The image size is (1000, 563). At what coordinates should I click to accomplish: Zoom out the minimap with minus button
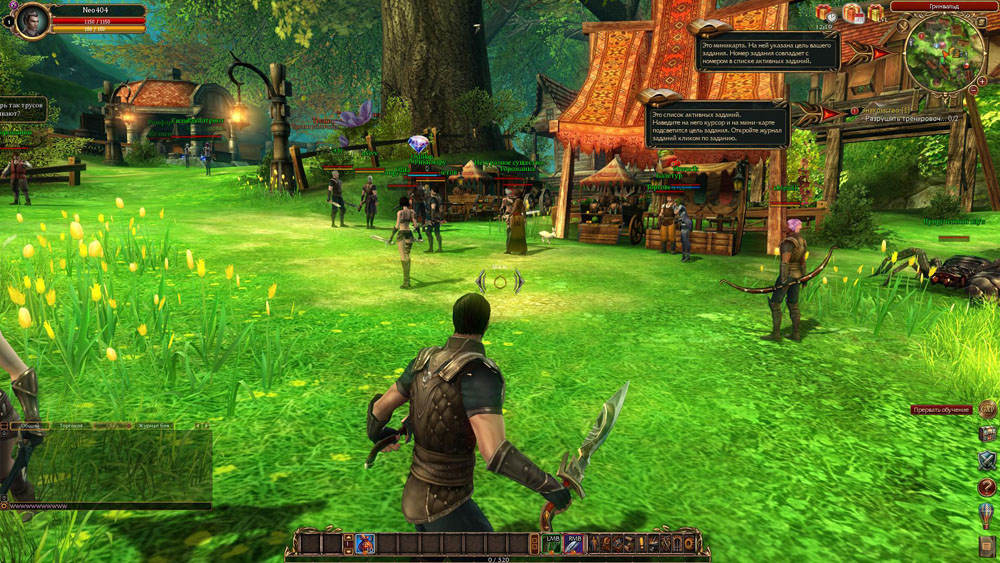coord(970,91)
